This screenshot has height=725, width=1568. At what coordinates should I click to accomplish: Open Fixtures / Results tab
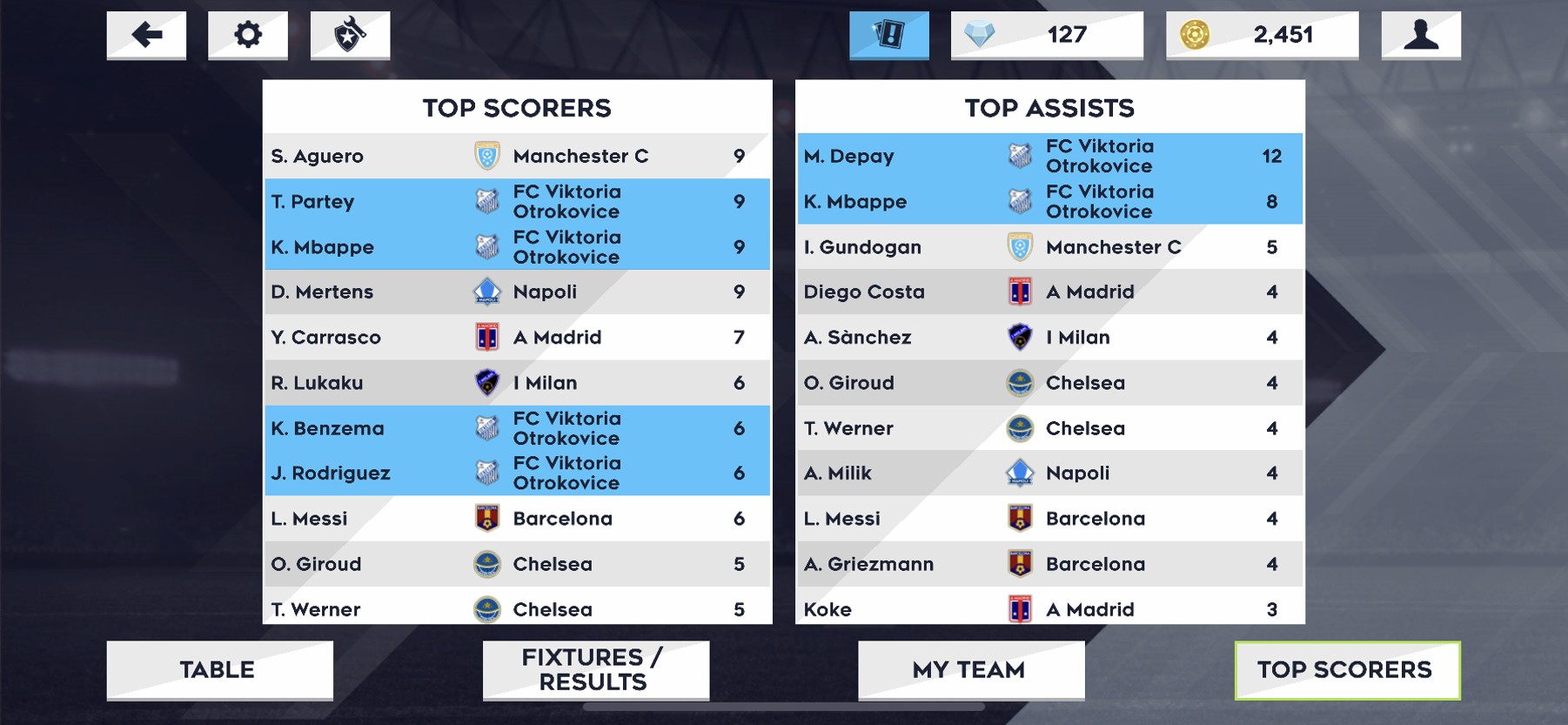pos(595,669)
